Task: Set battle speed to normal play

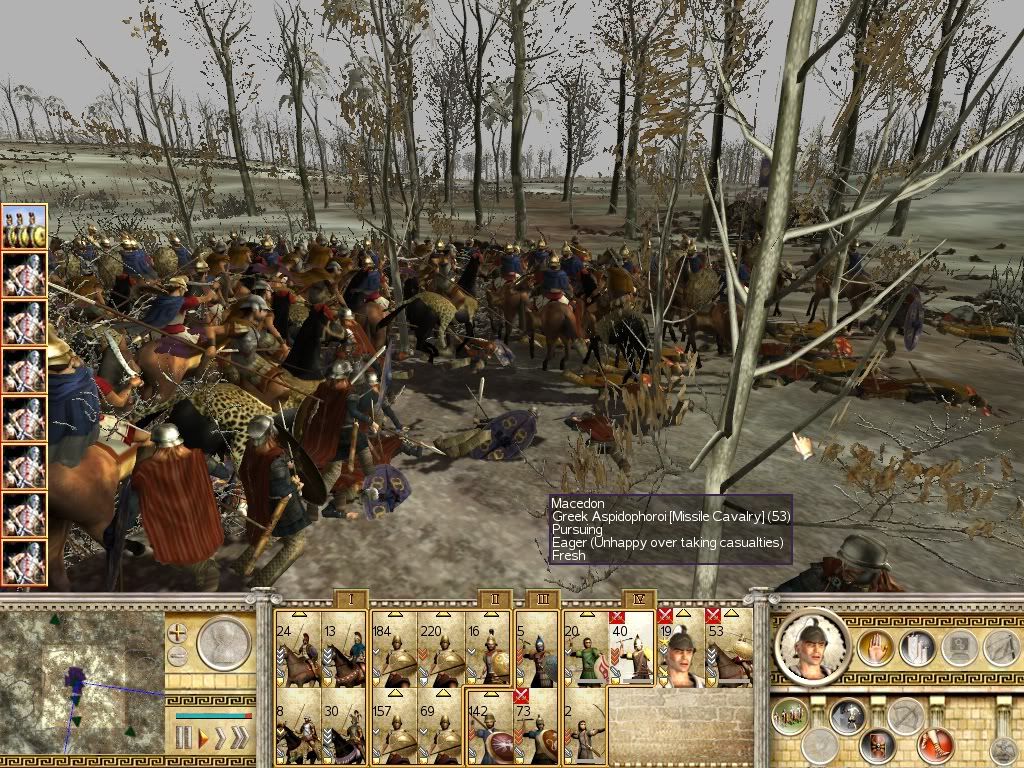Action: [203, 739]
